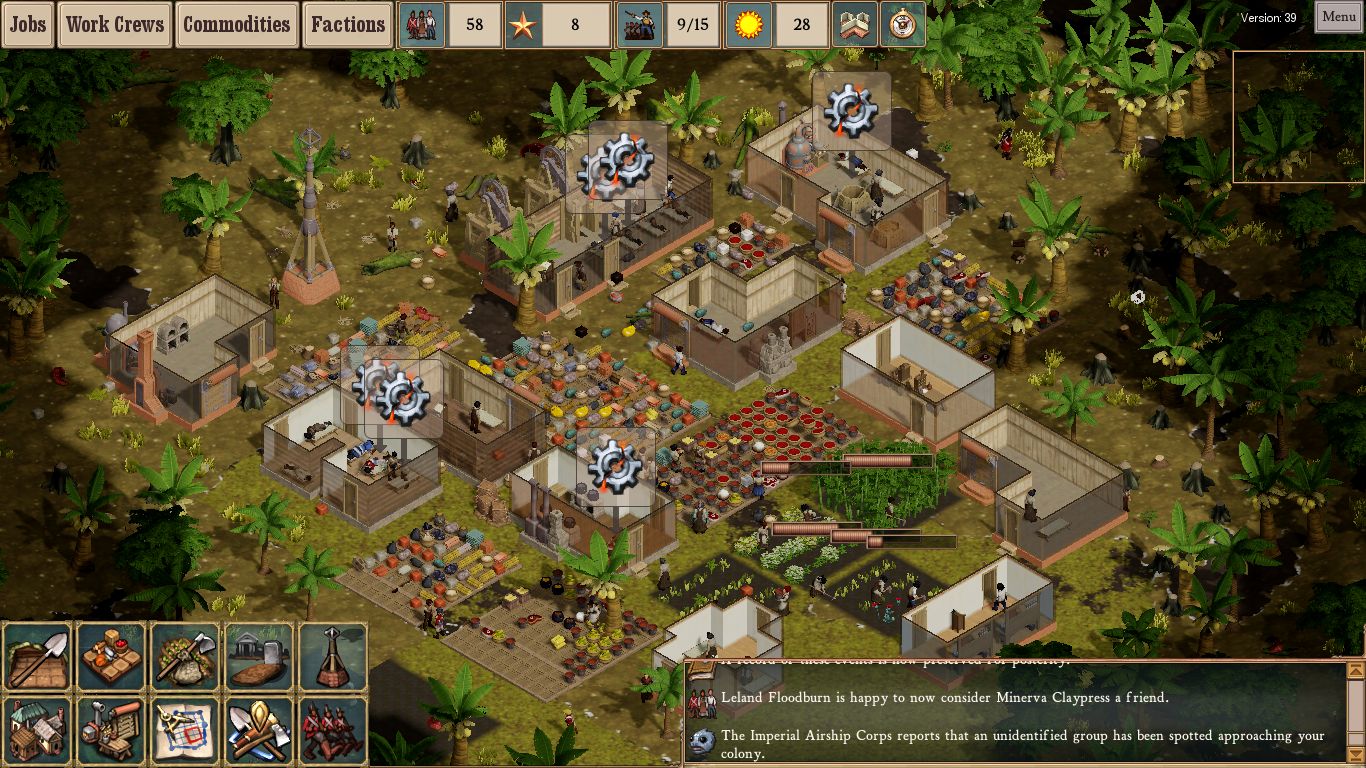This screenshot has height=768, width=1366.
Task: Select the stockpile zone tool
Action: (111, 657)
